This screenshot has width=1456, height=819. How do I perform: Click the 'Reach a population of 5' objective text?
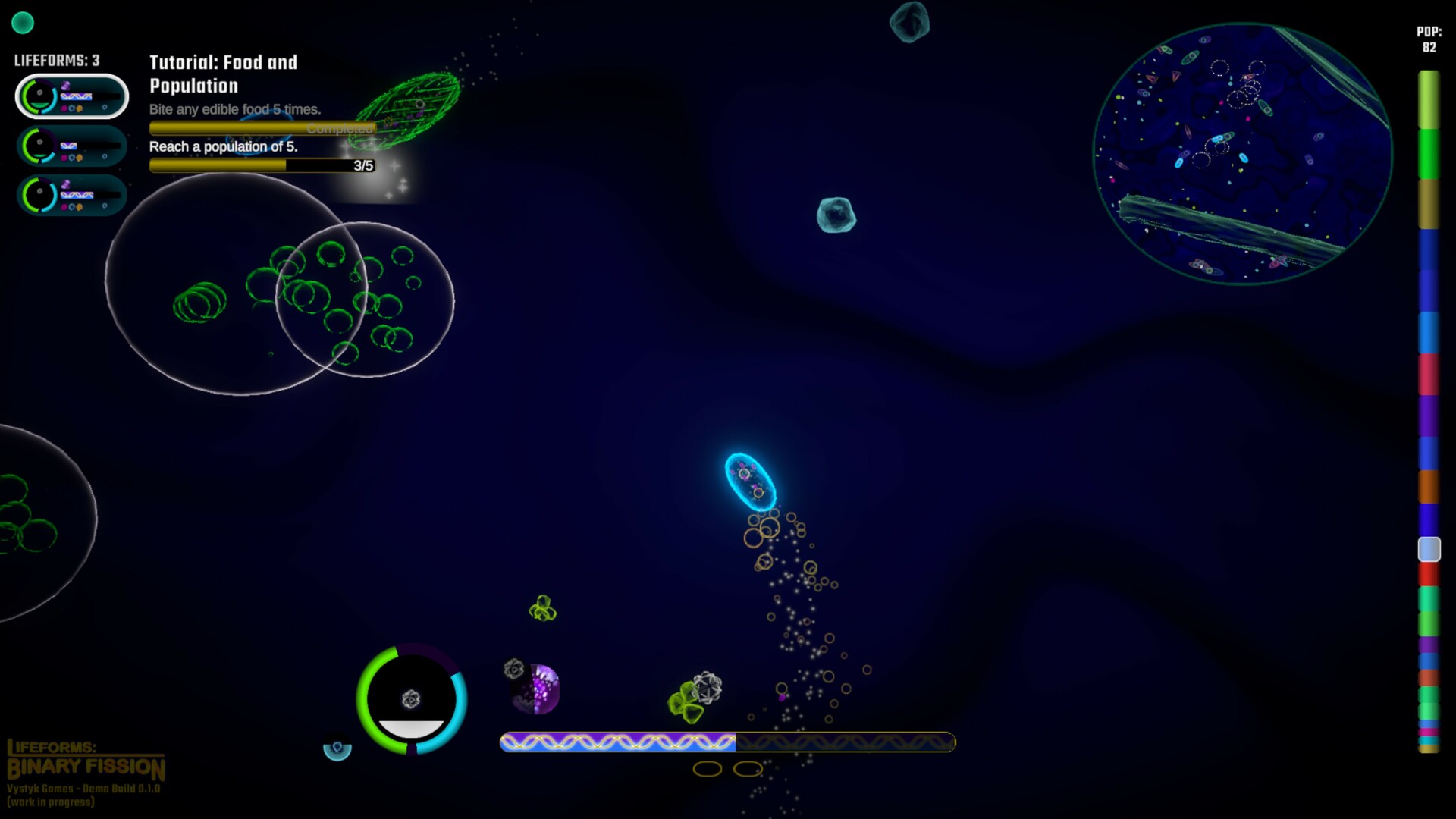pyautogui.click(x=223, y=147)
